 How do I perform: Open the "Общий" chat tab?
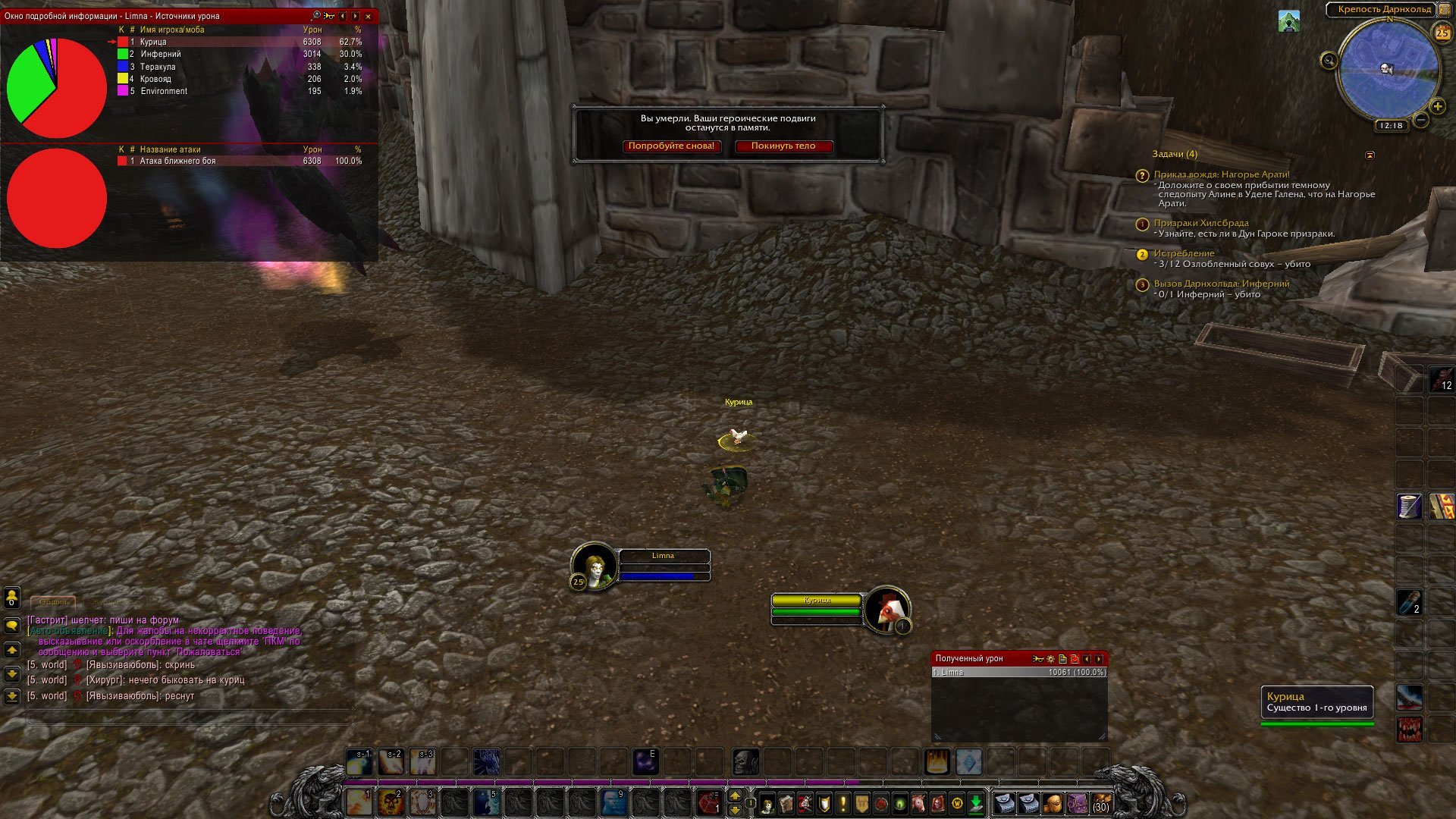[x=53, y=602]
